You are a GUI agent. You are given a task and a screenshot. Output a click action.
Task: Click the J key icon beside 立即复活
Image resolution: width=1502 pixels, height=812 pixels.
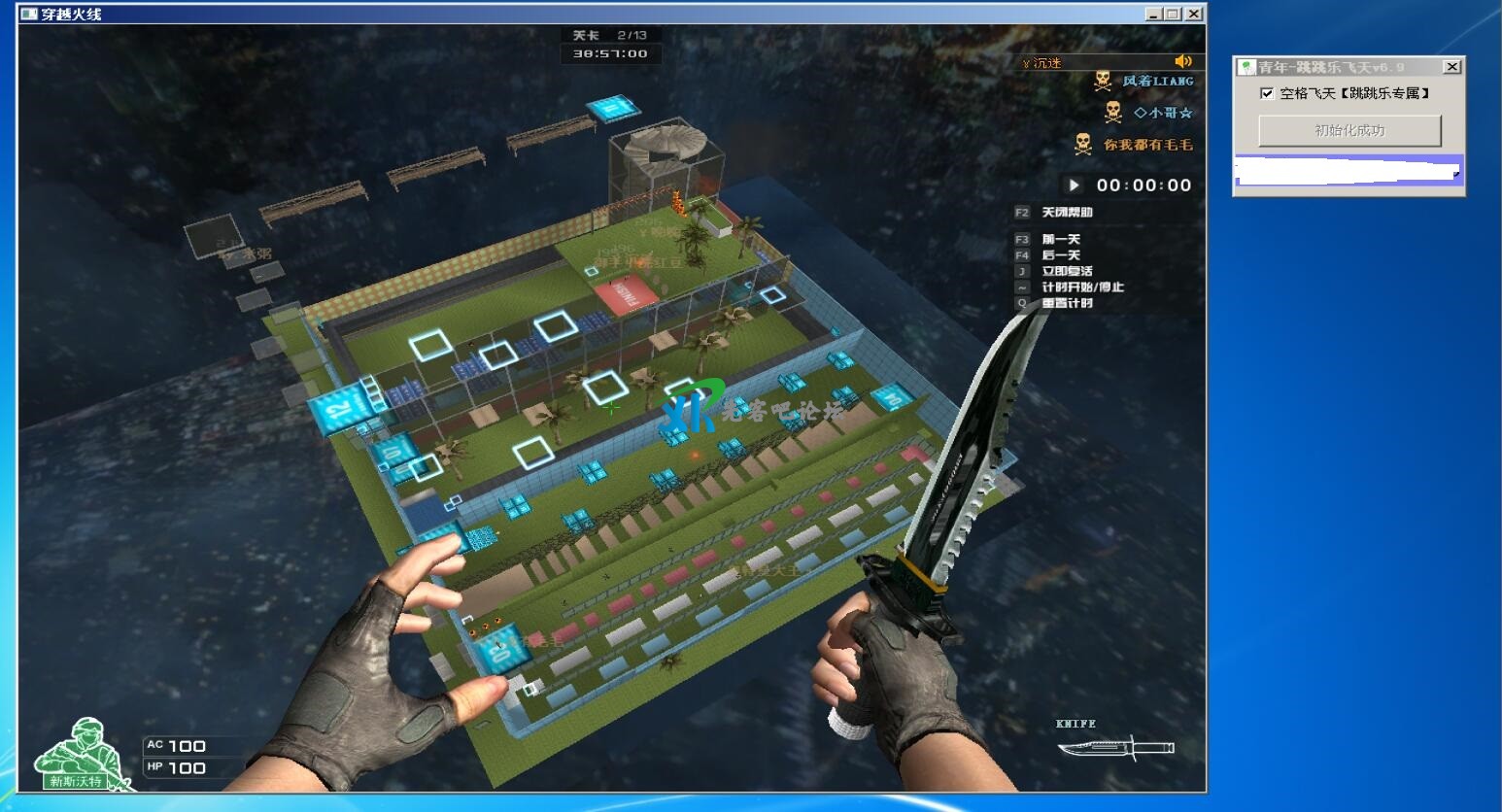[x=1021, y=271]
